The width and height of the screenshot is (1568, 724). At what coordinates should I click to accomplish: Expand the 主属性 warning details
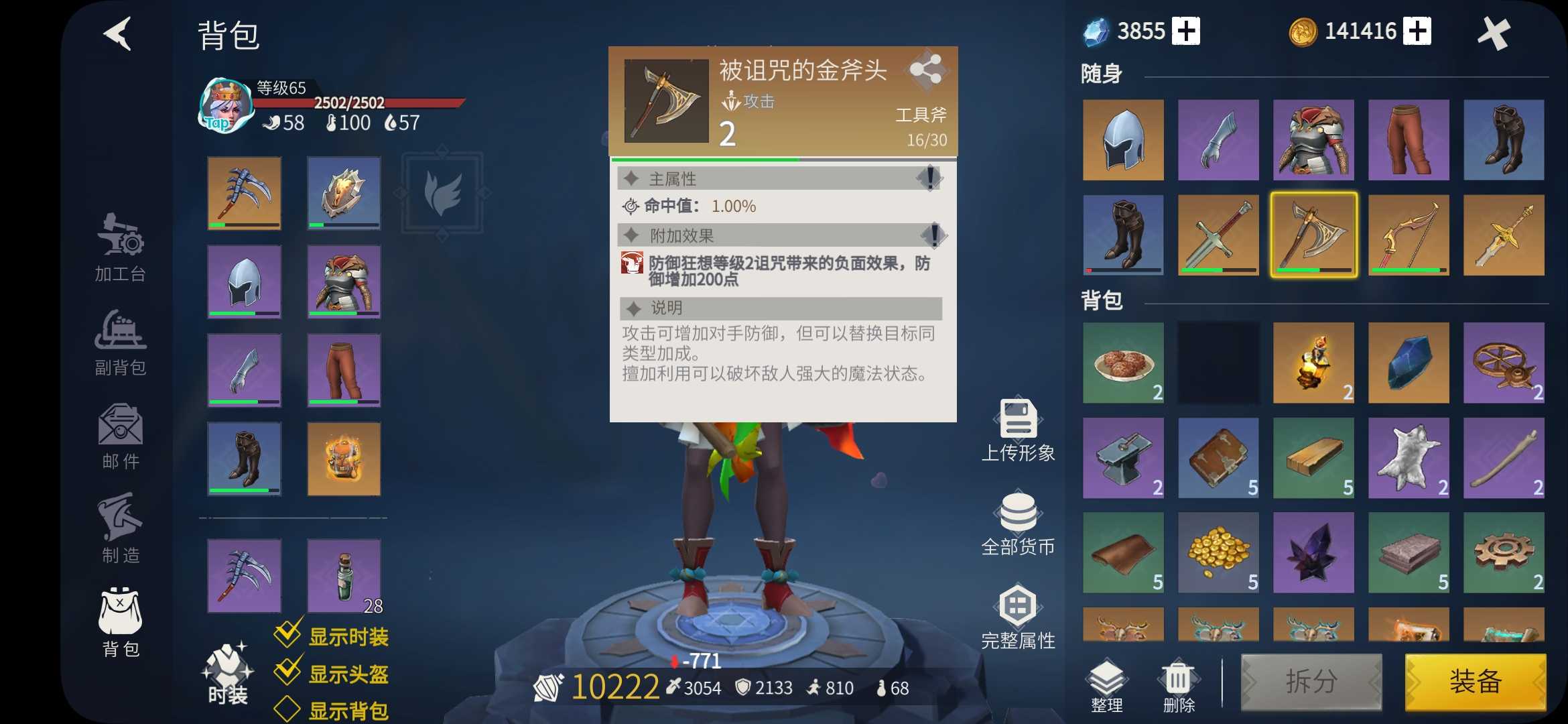(x=930, y=178)
